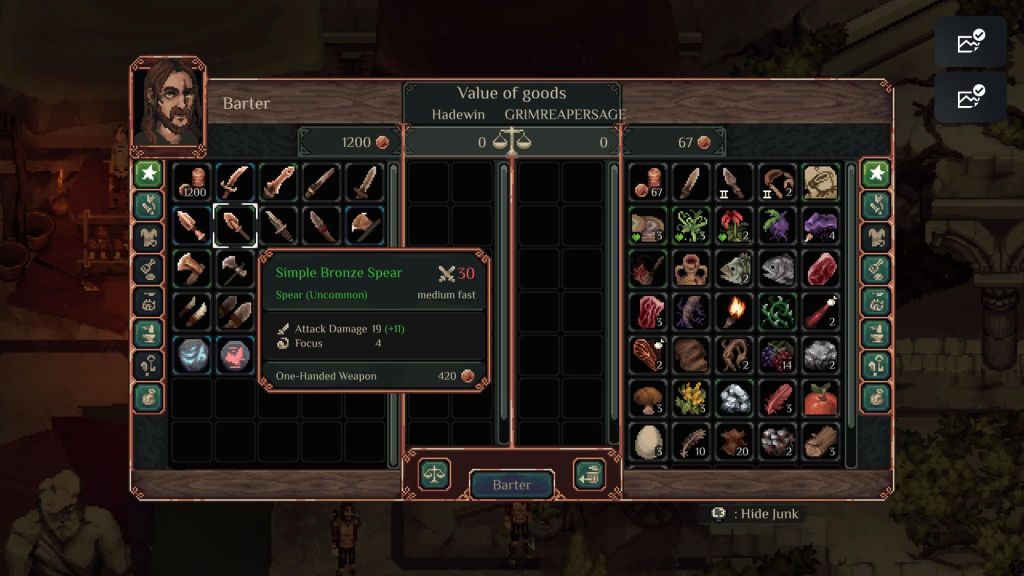Pick the merchant's blue rune stone
The width and height of the screenshot is (1024, 576).
click(x=191, y=354)
